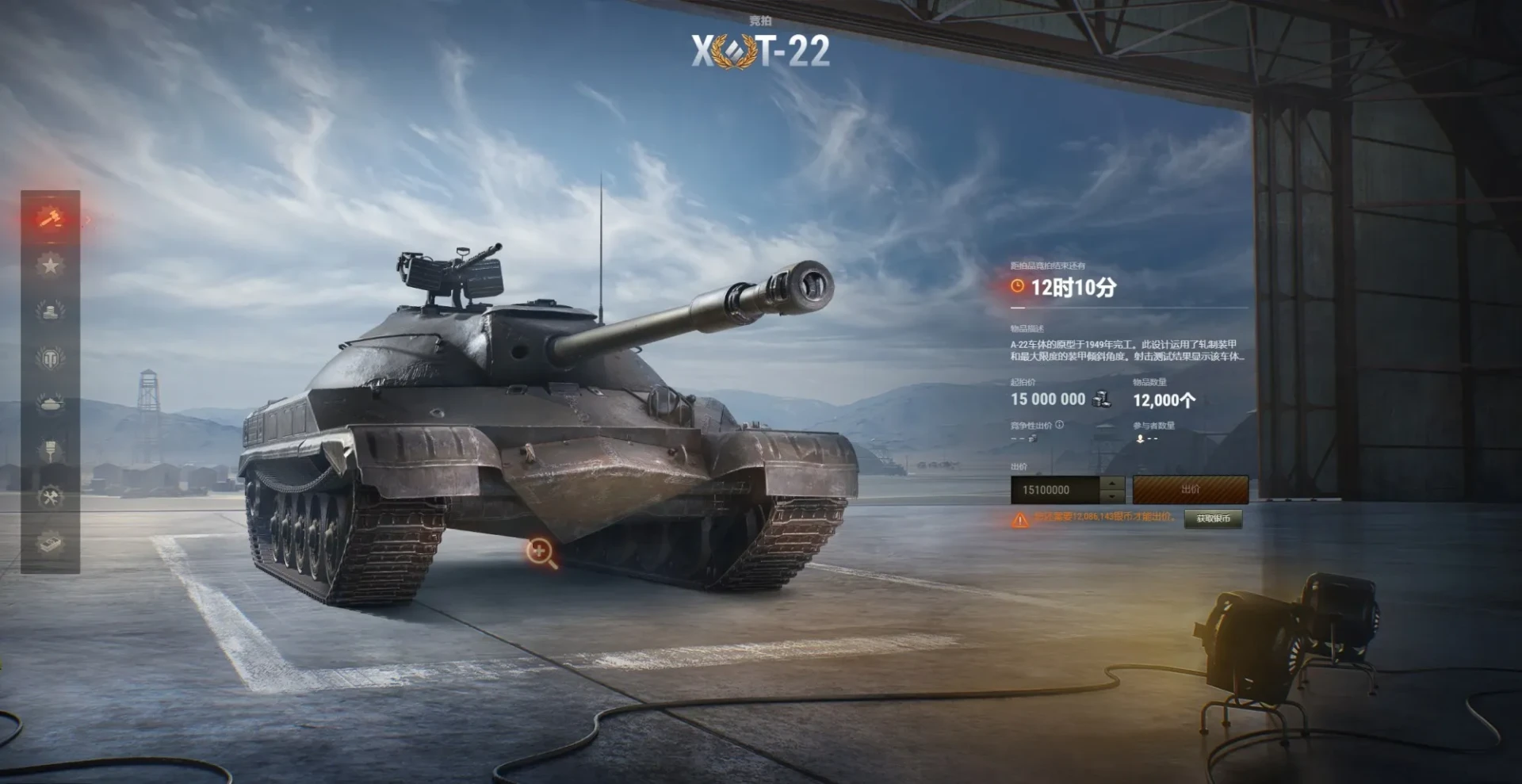Increase the bid with the up arrow
The image size is (1522, 784).
(x=1113, y=483)
